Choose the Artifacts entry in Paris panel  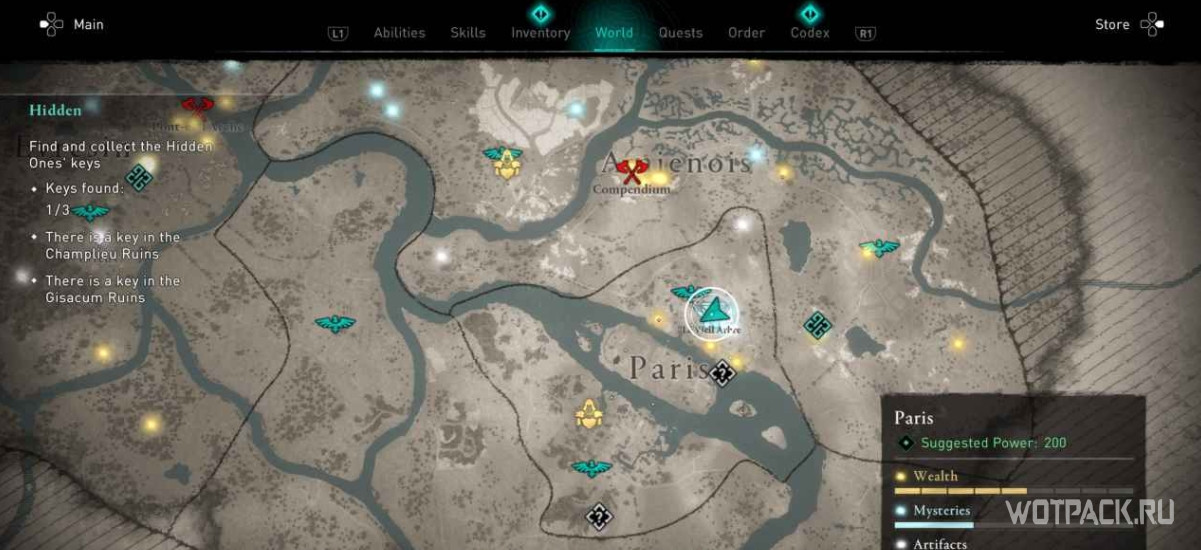point(940,543)
